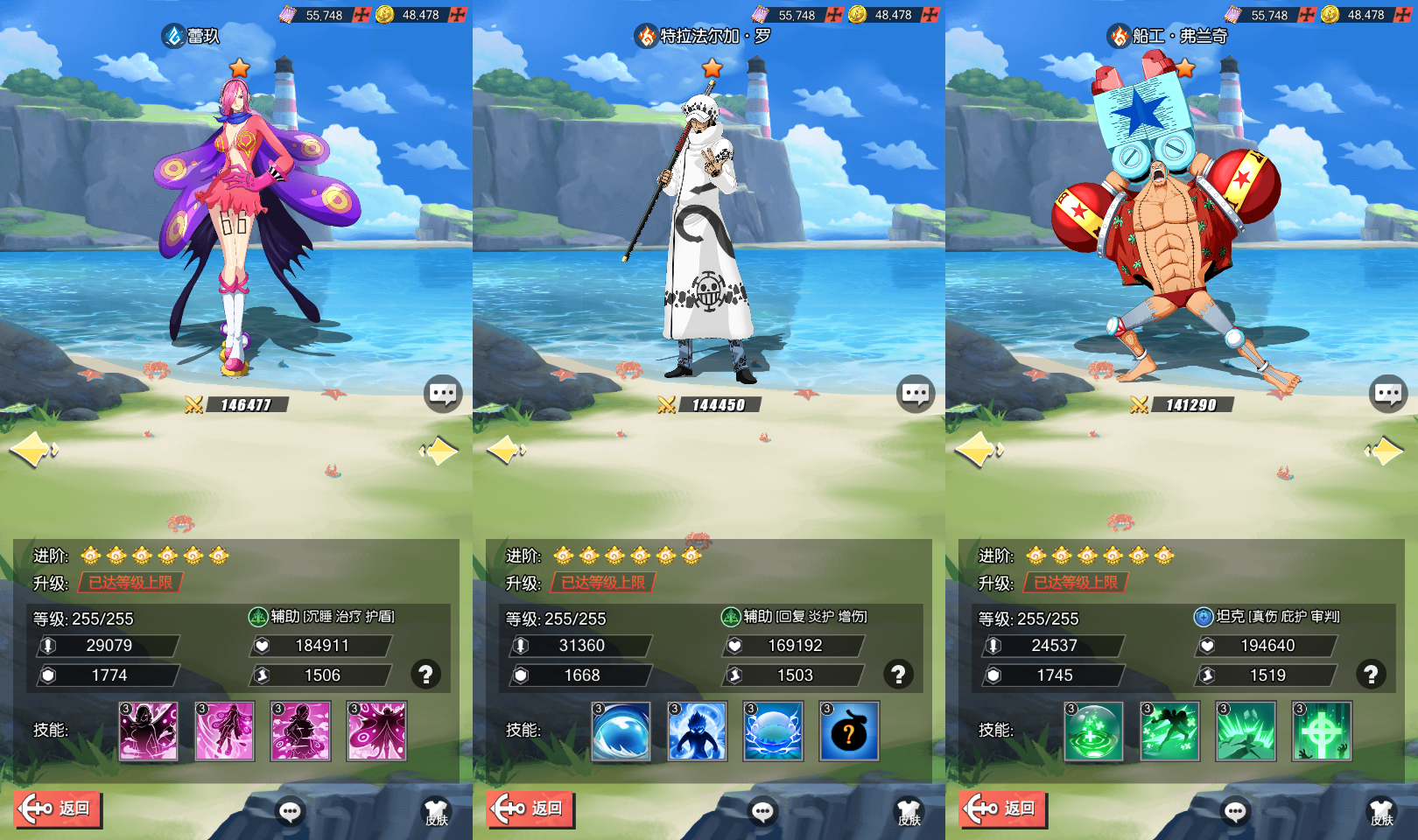The height and width of the screenshot is (840, 1418).
Task: Open the bottom chat bubble on Reiju's screen
Action: [x=290, y=812]
